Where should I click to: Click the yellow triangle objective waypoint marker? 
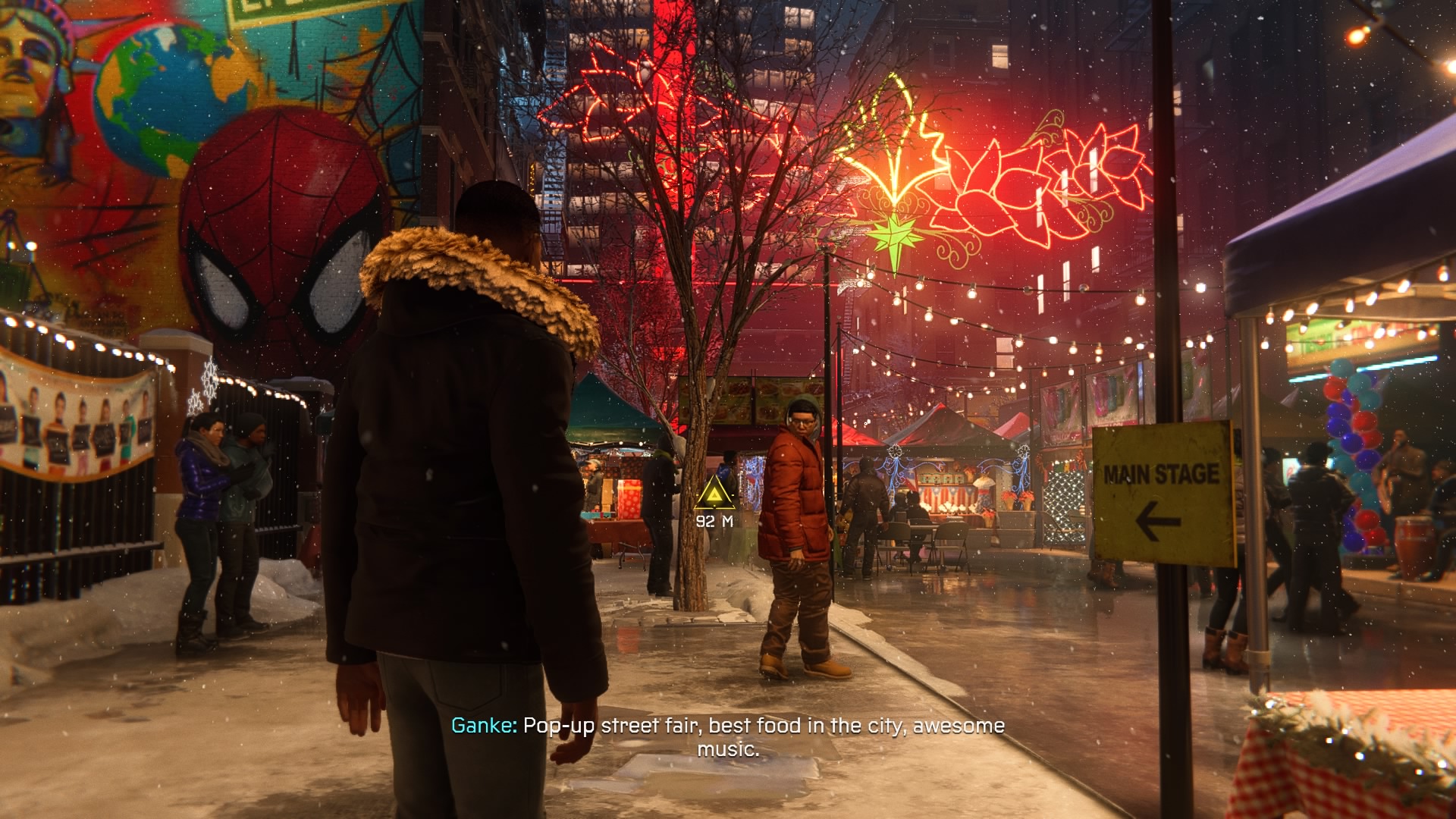click(714, 495)
